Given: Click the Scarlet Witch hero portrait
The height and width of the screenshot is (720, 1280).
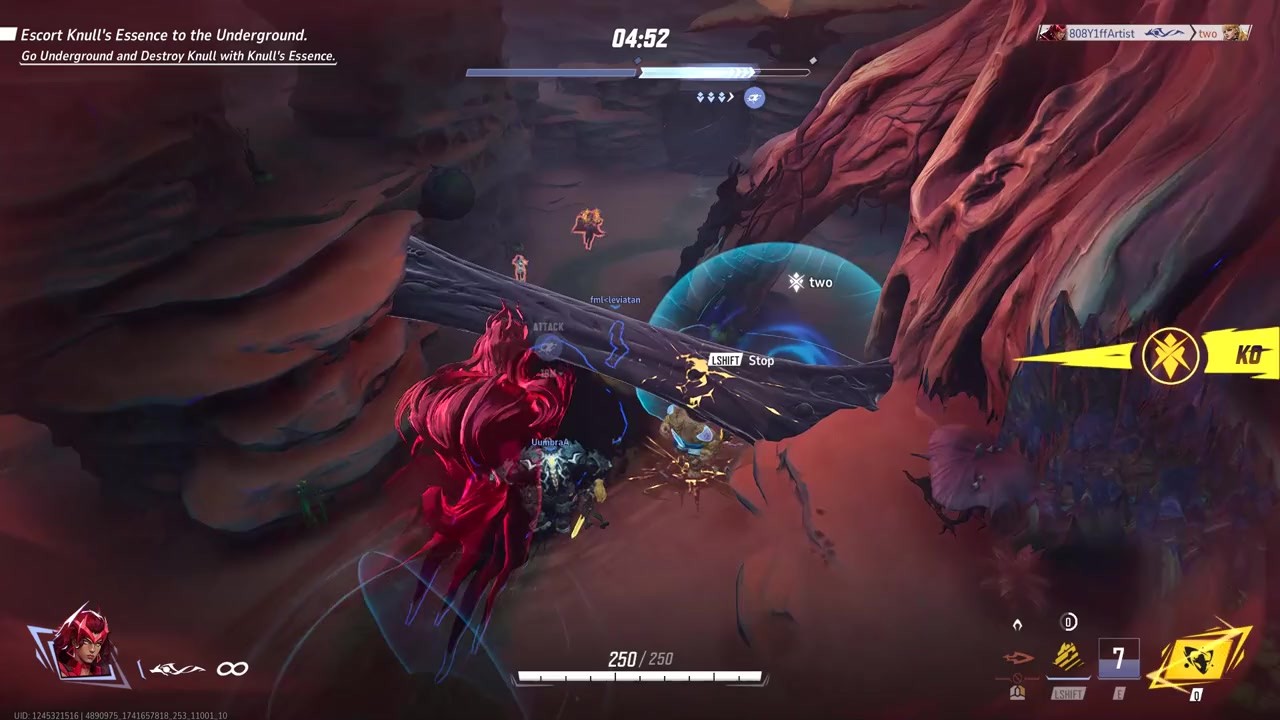Looking at the screenshot, I should point(82,645).
